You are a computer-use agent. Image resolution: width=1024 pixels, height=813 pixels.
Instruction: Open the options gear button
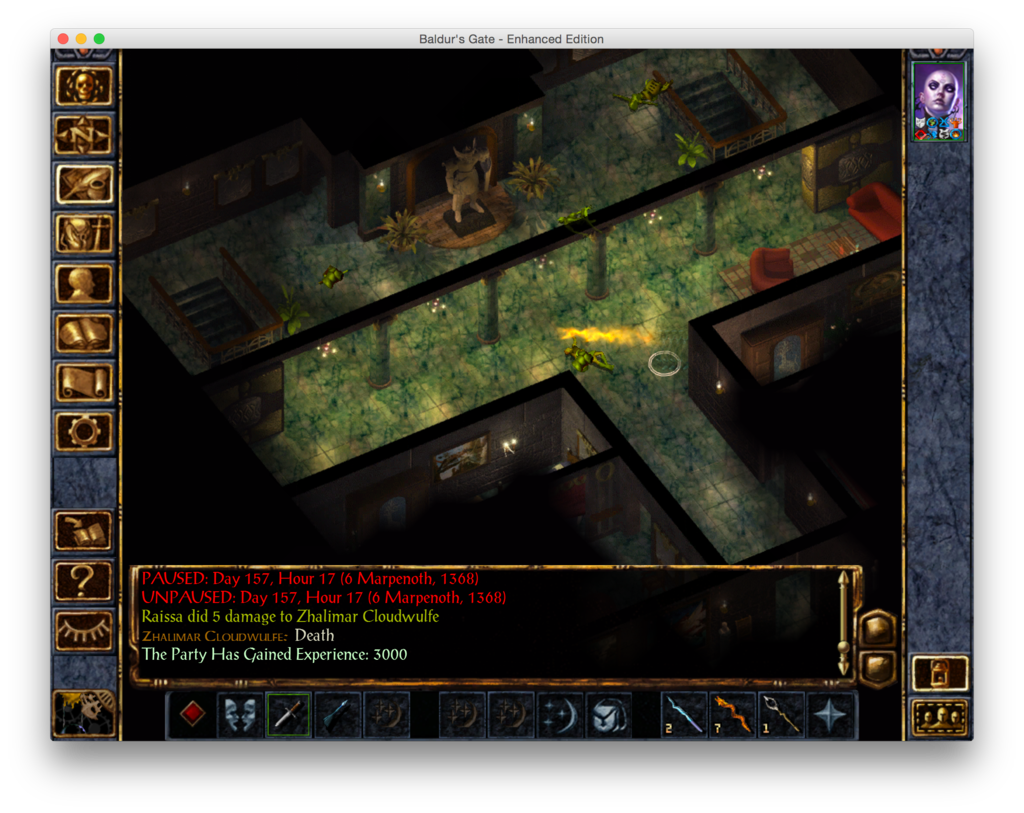(84, 431)
